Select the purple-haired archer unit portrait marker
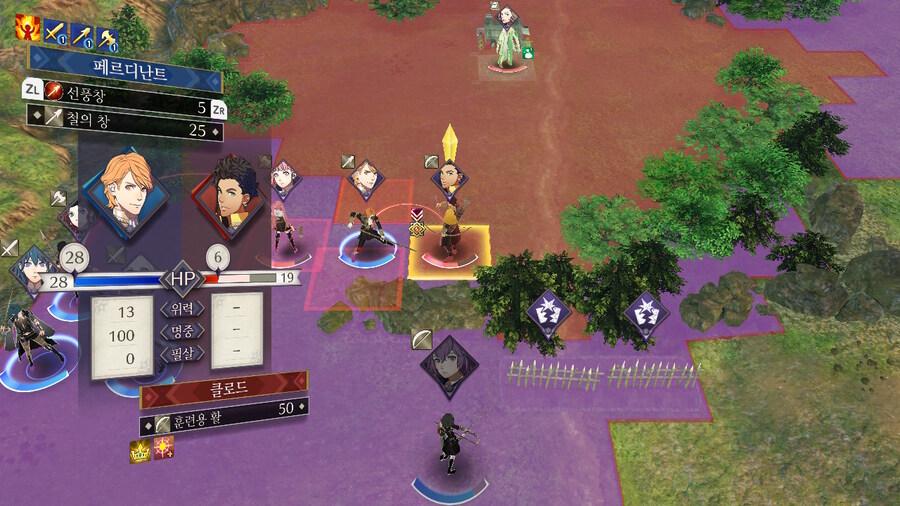The image size is (900, 506). (449, 365)
